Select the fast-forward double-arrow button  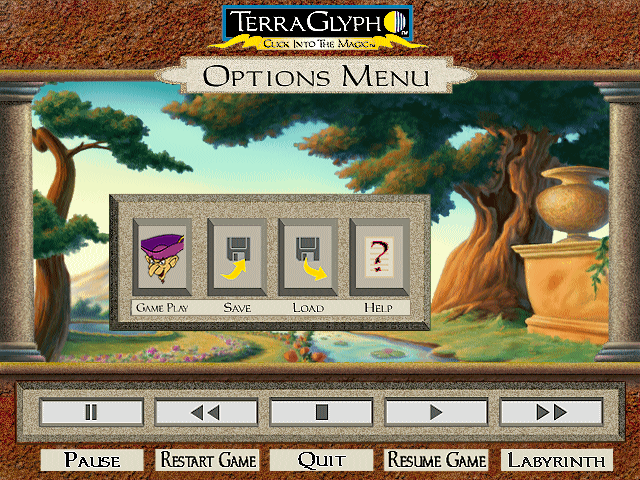tap(551, 412)
